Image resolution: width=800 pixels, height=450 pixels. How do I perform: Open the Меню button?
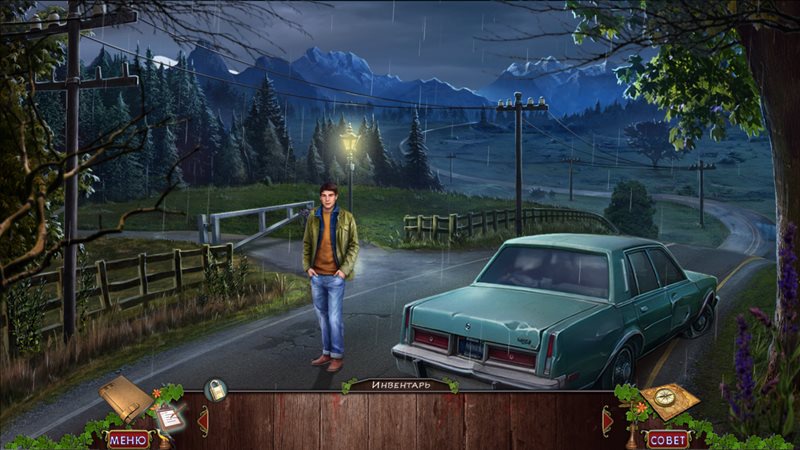[127, 438]
